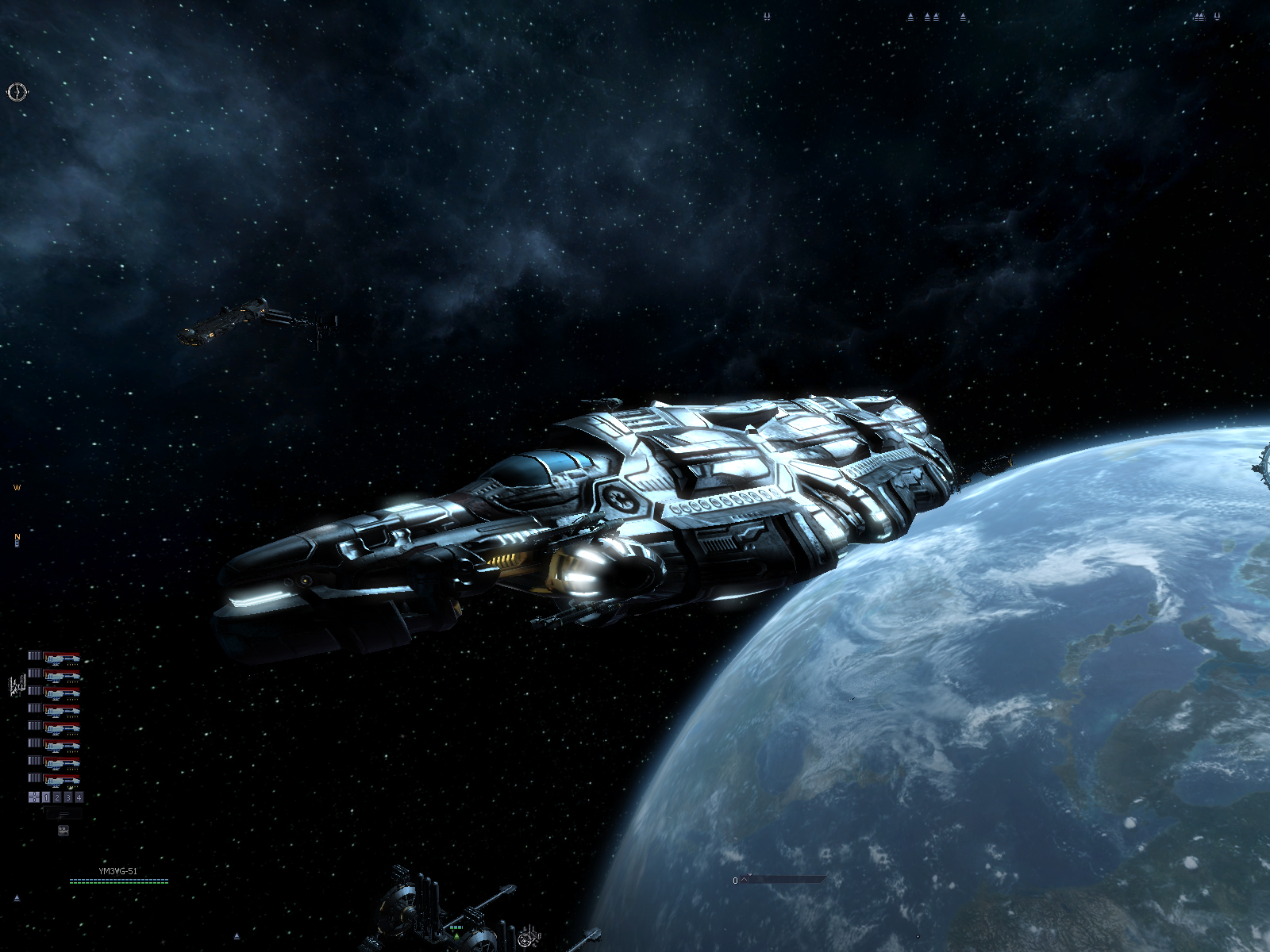The width and height of the screenshot is (1270, 952).
Task: Toggle the camera view icon
Action: tap(63, 831)
